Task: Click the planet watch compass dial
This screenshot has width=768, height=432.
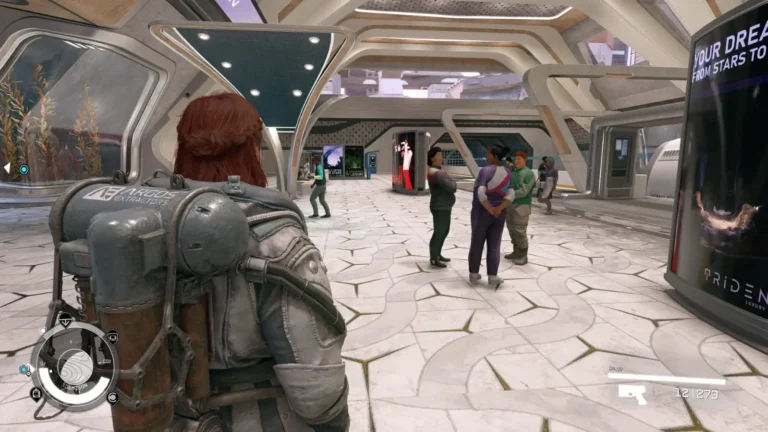Action: 75,366
